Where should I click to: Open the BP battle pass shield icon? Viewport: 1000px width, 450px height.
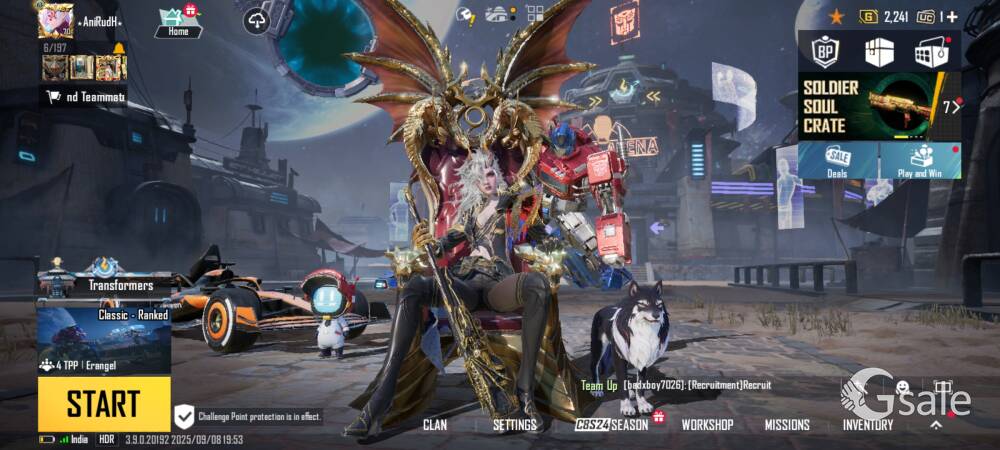(825, 51)
